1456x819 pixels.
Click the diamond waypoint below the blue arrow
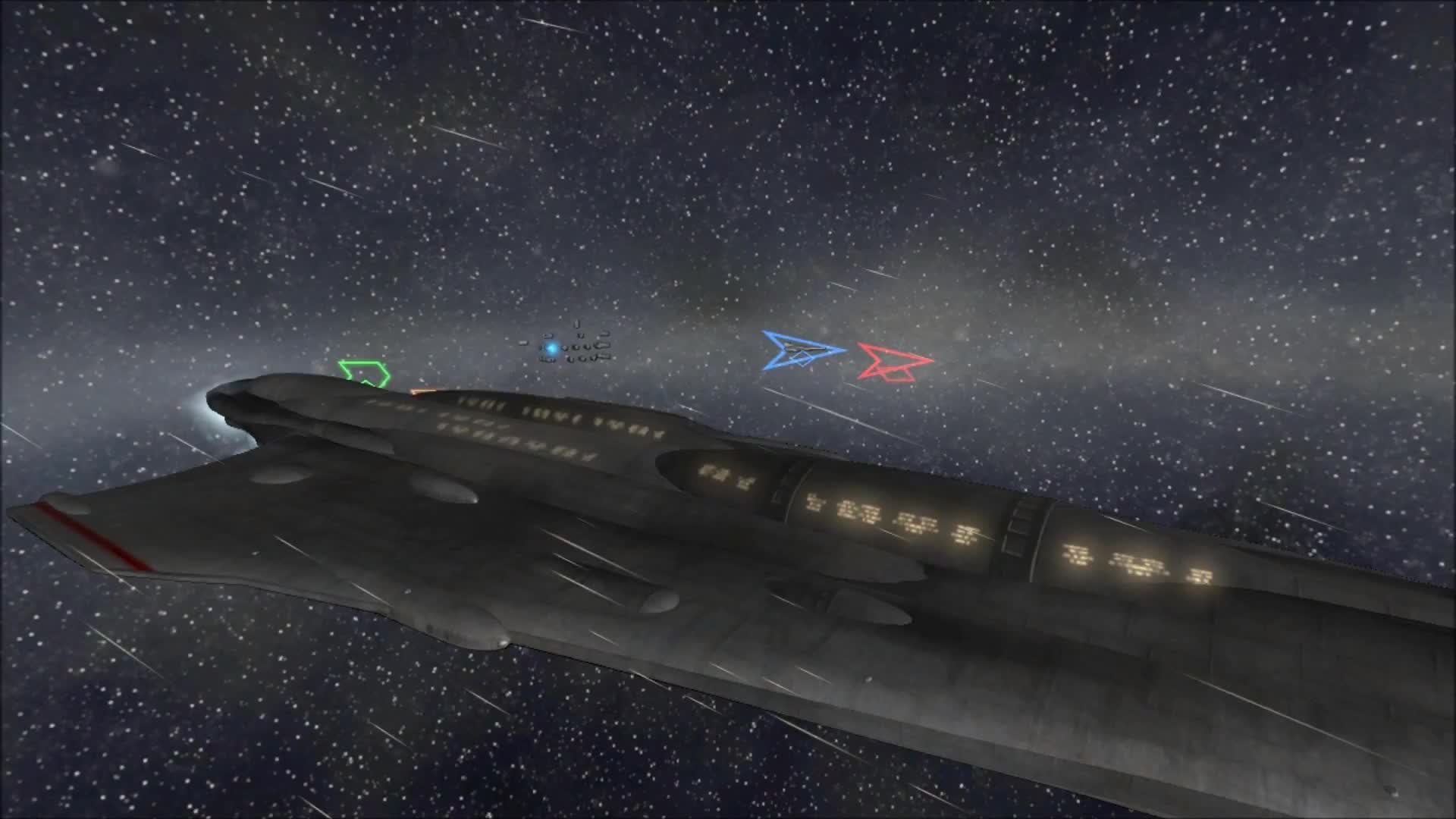[802, 360]
